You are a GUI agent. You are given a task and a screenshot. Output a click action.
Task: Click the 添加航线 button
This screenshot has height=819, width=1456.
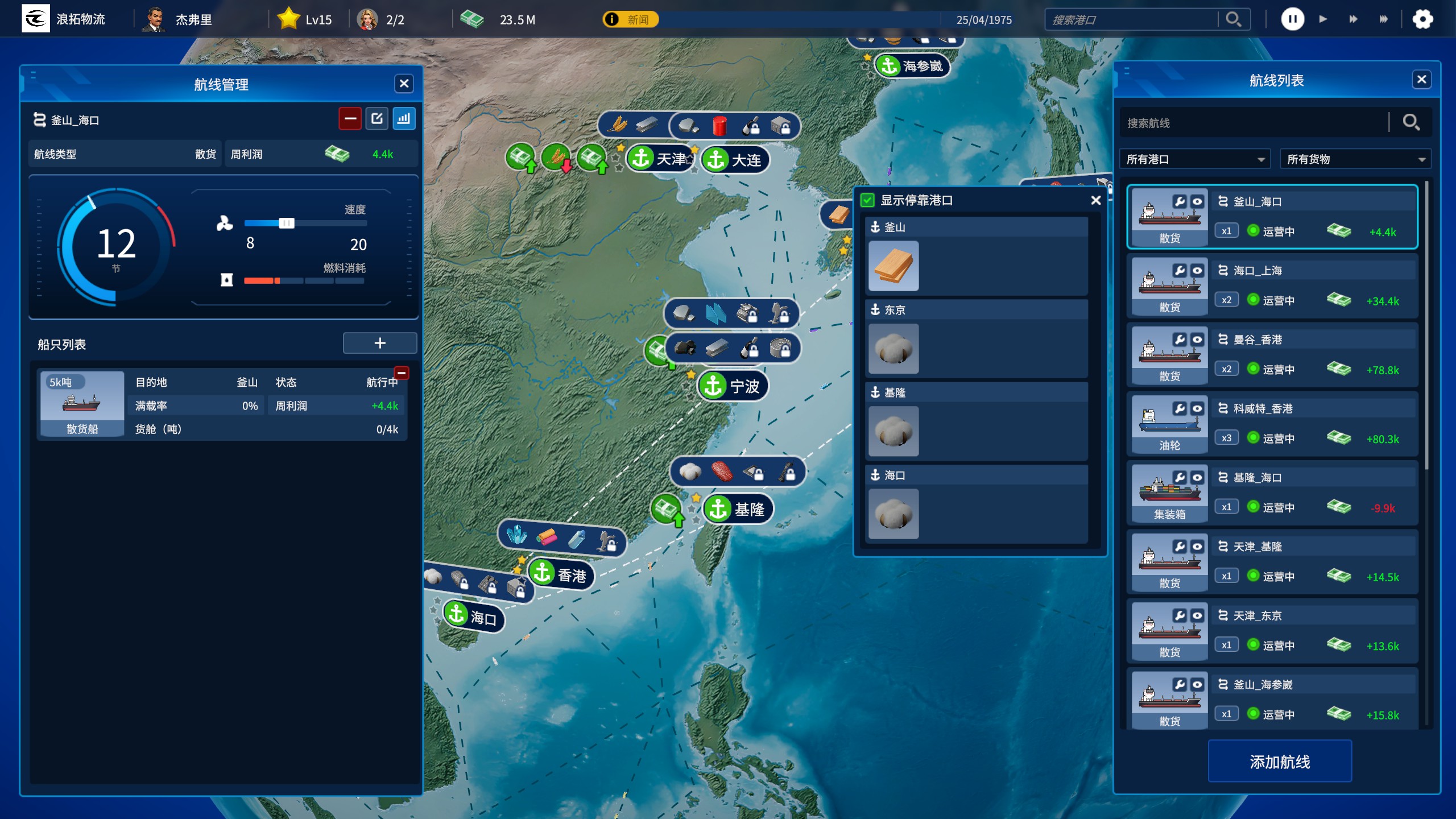point(1280,762)
